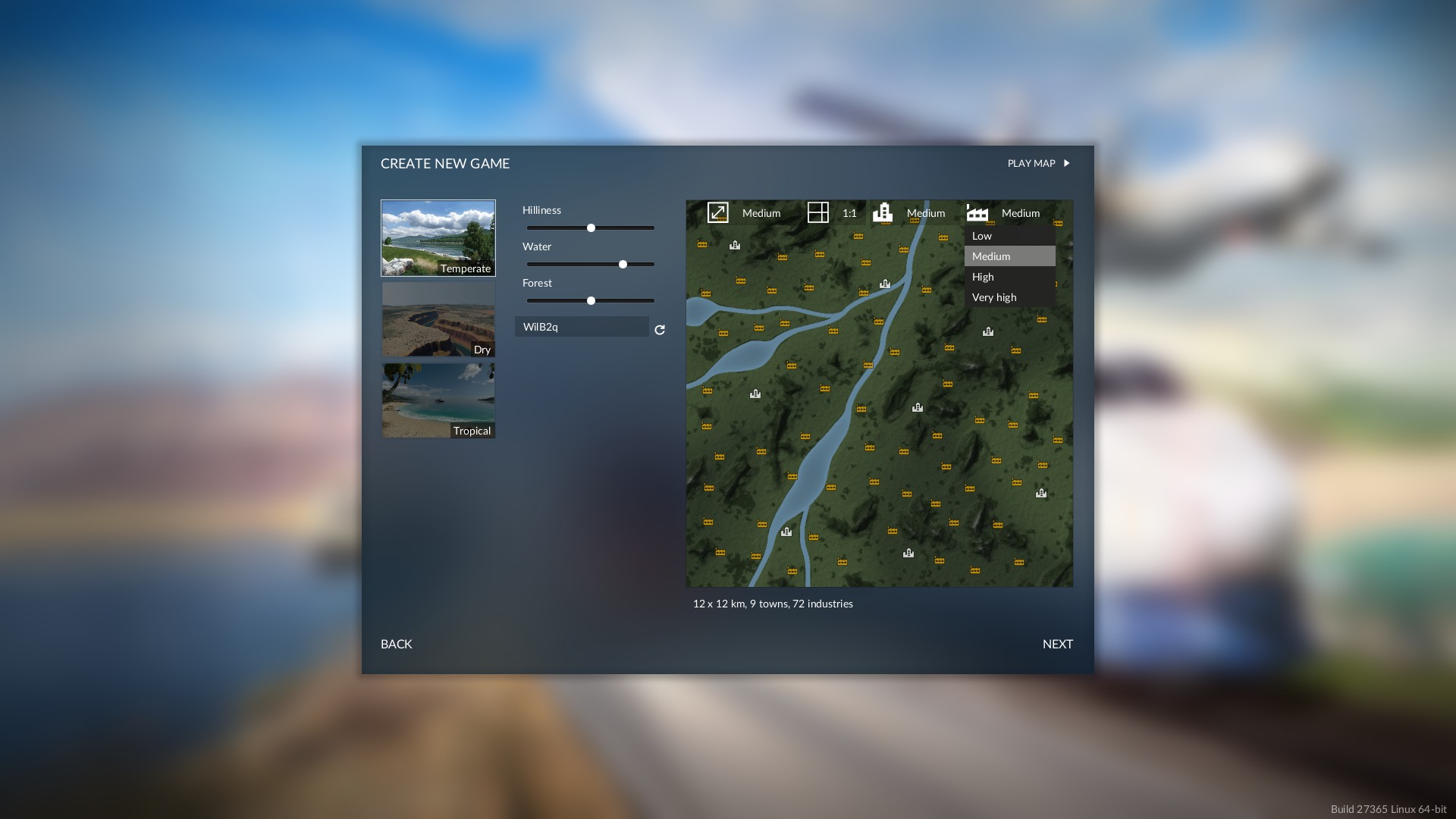Choose the Dry climate thumbnail
This screenshot has width=1456, height=819.
[x=438, y=319]
